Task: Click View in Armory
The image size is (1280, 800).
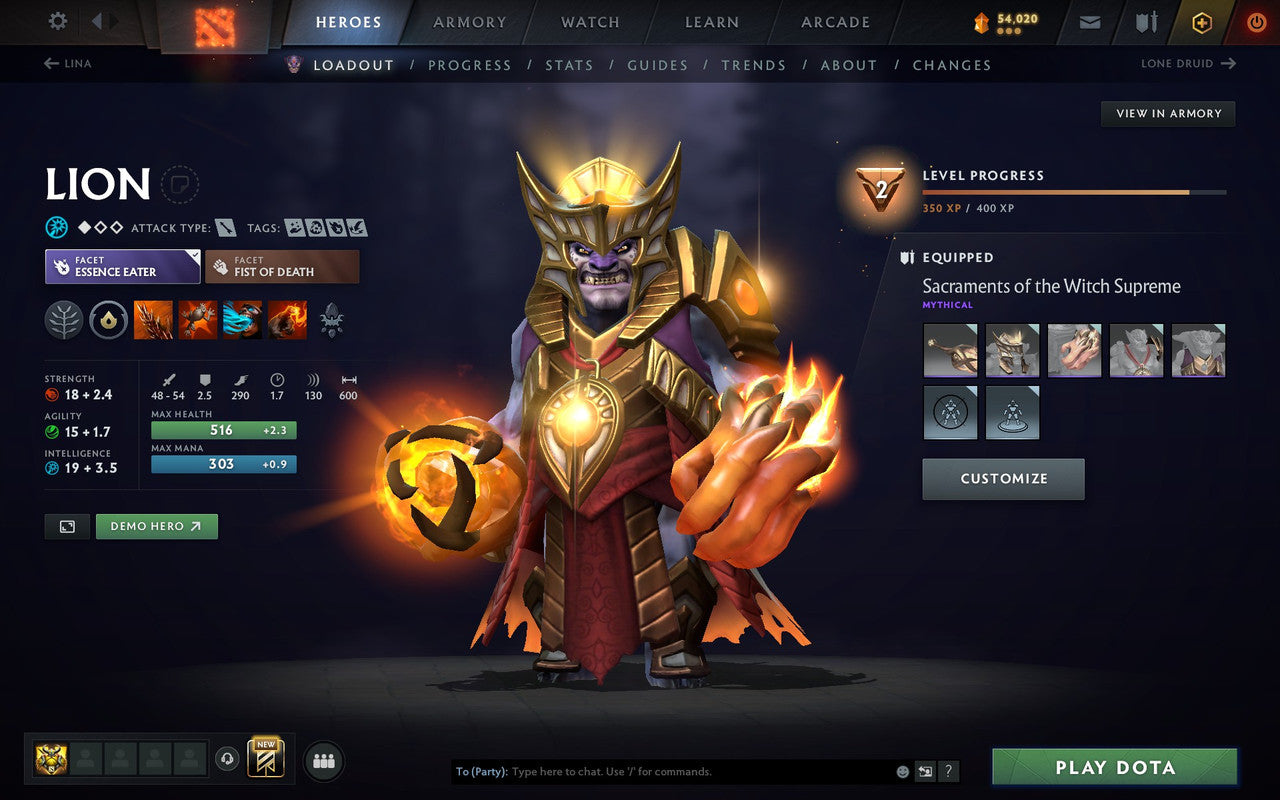Action: point(1167,113)
